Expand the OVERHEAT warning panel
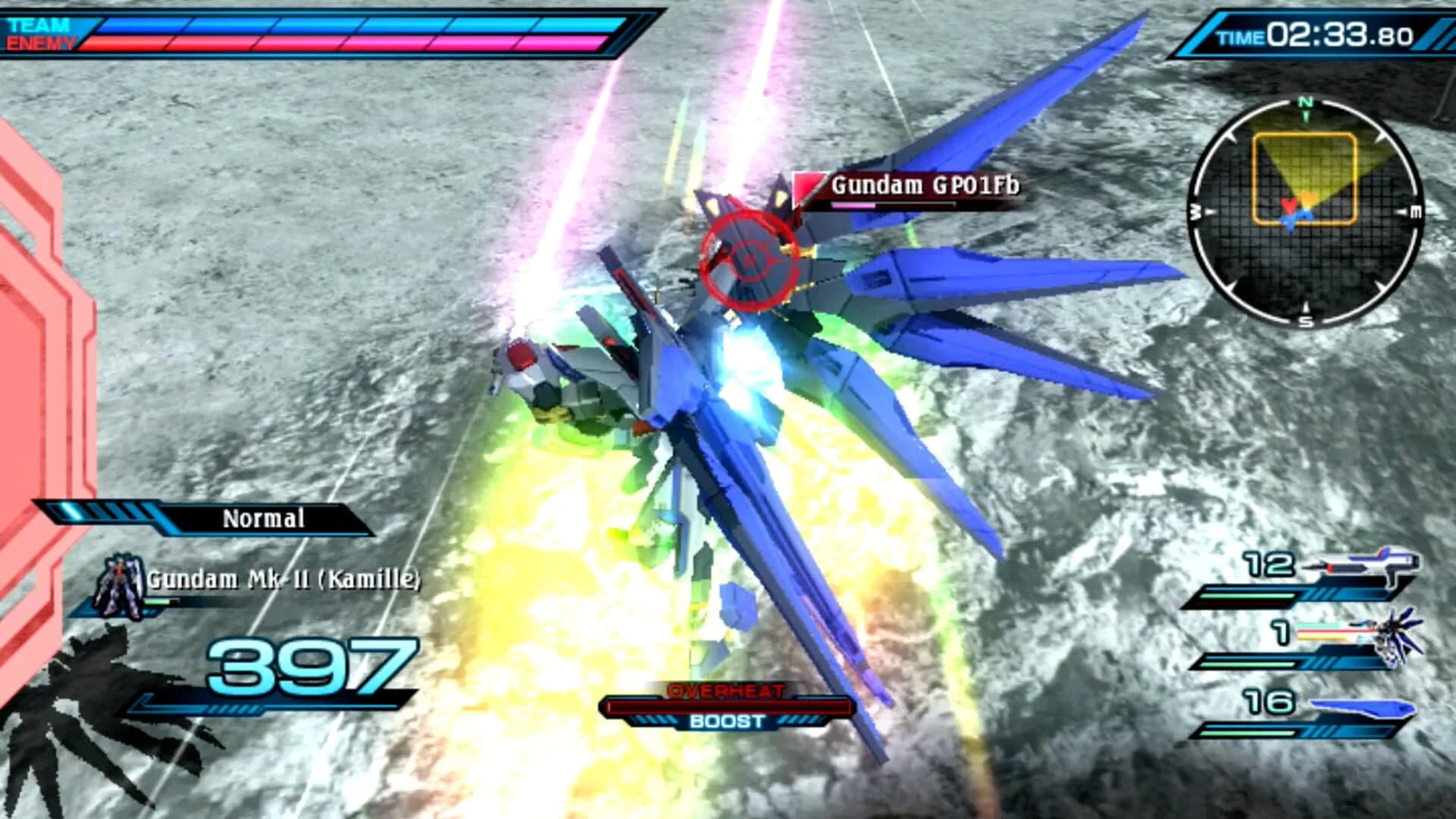 click(728, 692)
